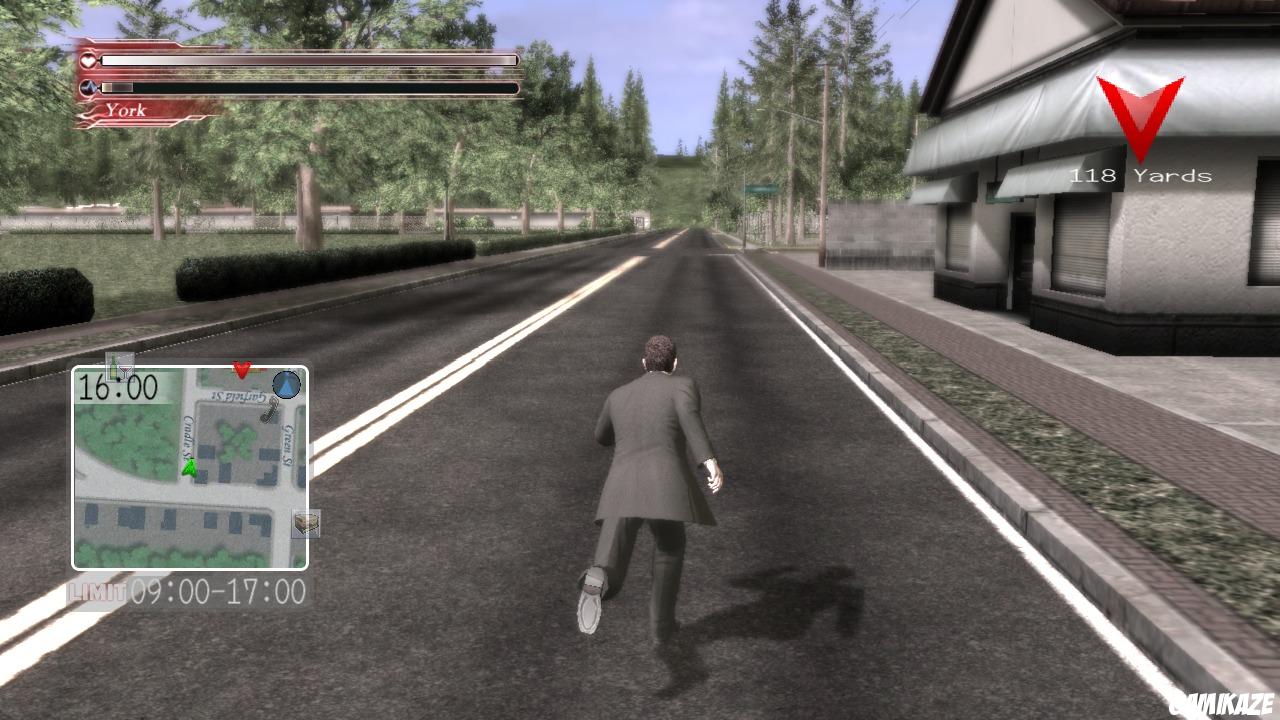The height and width of the screenshot is (720, 1280).
Task: Click the York nameplate banner
Action: click(x=125, y=110)
